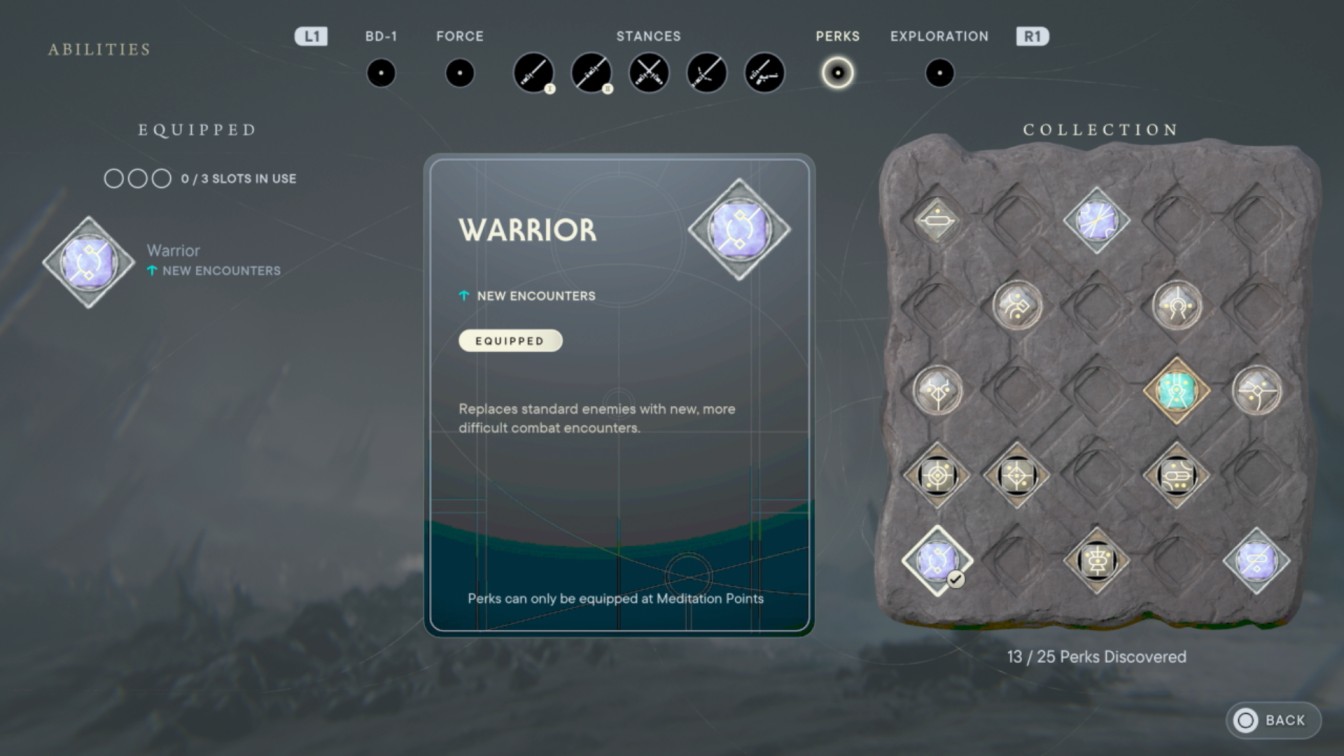Open the Exploration abilities icon

click(x=939, y=71)
